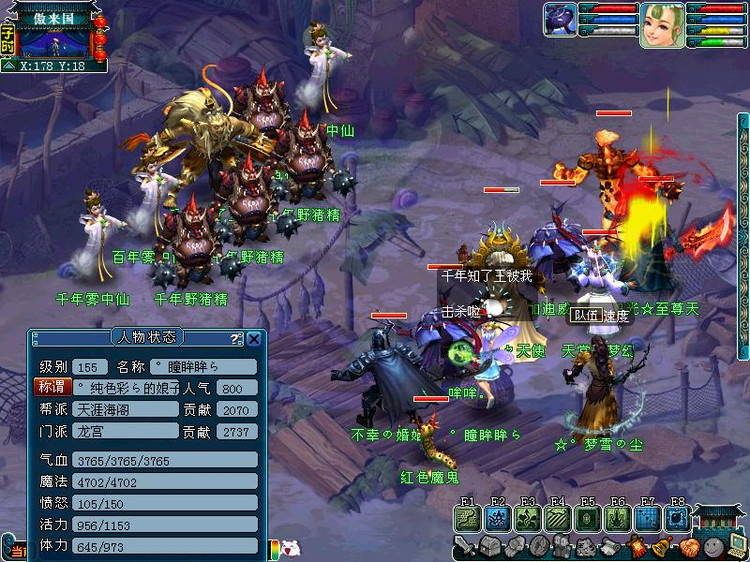Screen dimensions: 750x562
Task: Select the F5 shortcut slot
Action: point(588,518)
